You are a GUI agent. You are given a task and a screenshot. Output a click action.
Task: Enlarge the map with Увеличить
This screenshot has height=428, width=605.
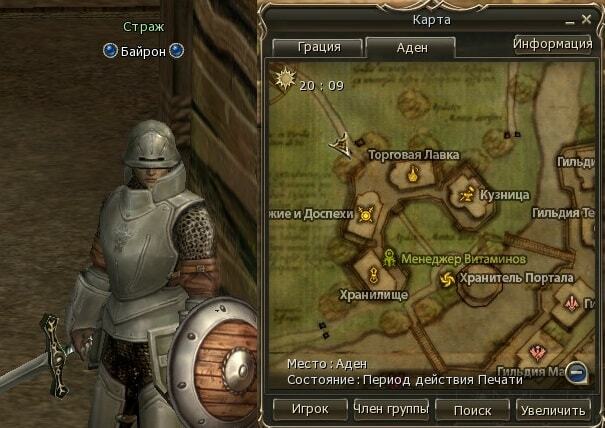pos(553,410)
